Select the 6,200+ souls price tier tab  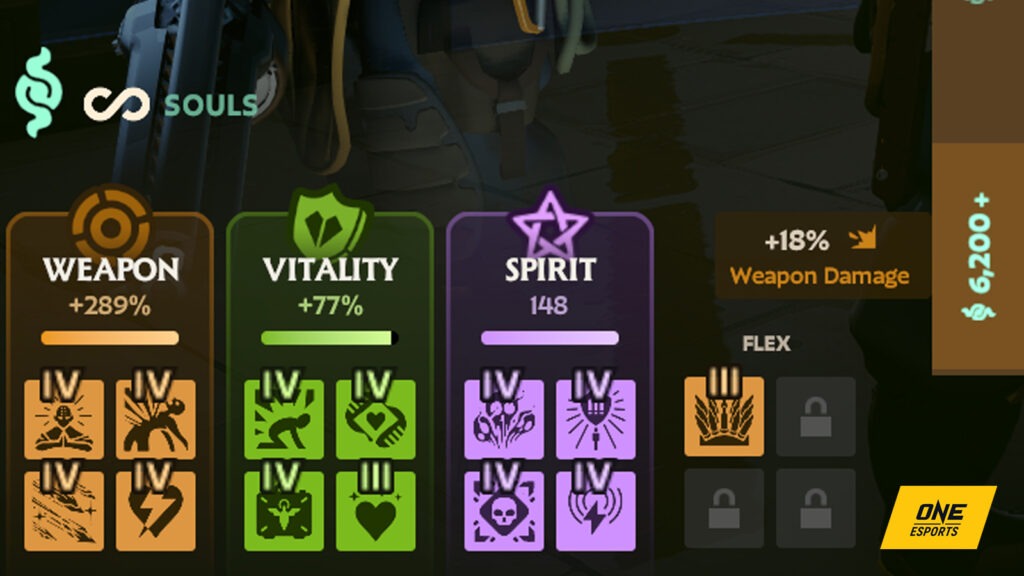pyautogui.click(x=977, y=257)
